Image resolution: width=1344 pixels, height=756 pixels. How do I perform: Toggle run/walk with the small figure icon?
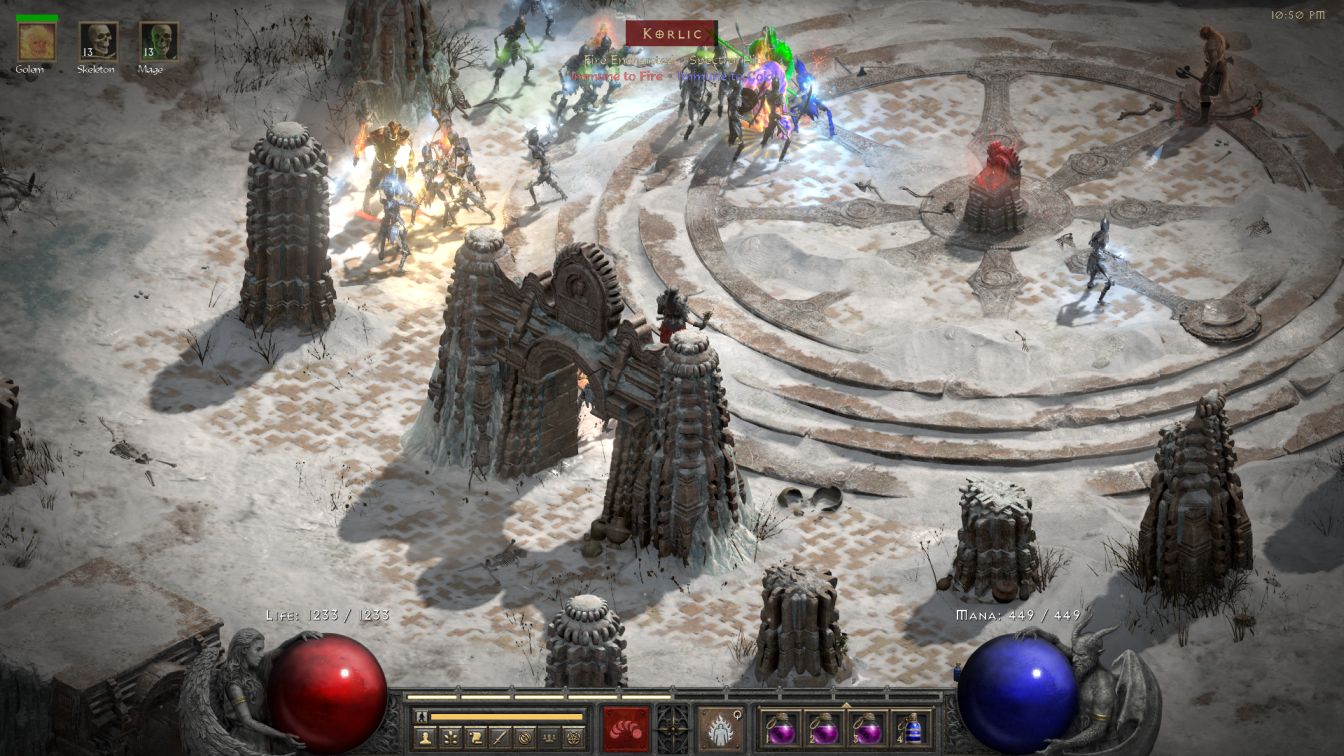[422, 716]
